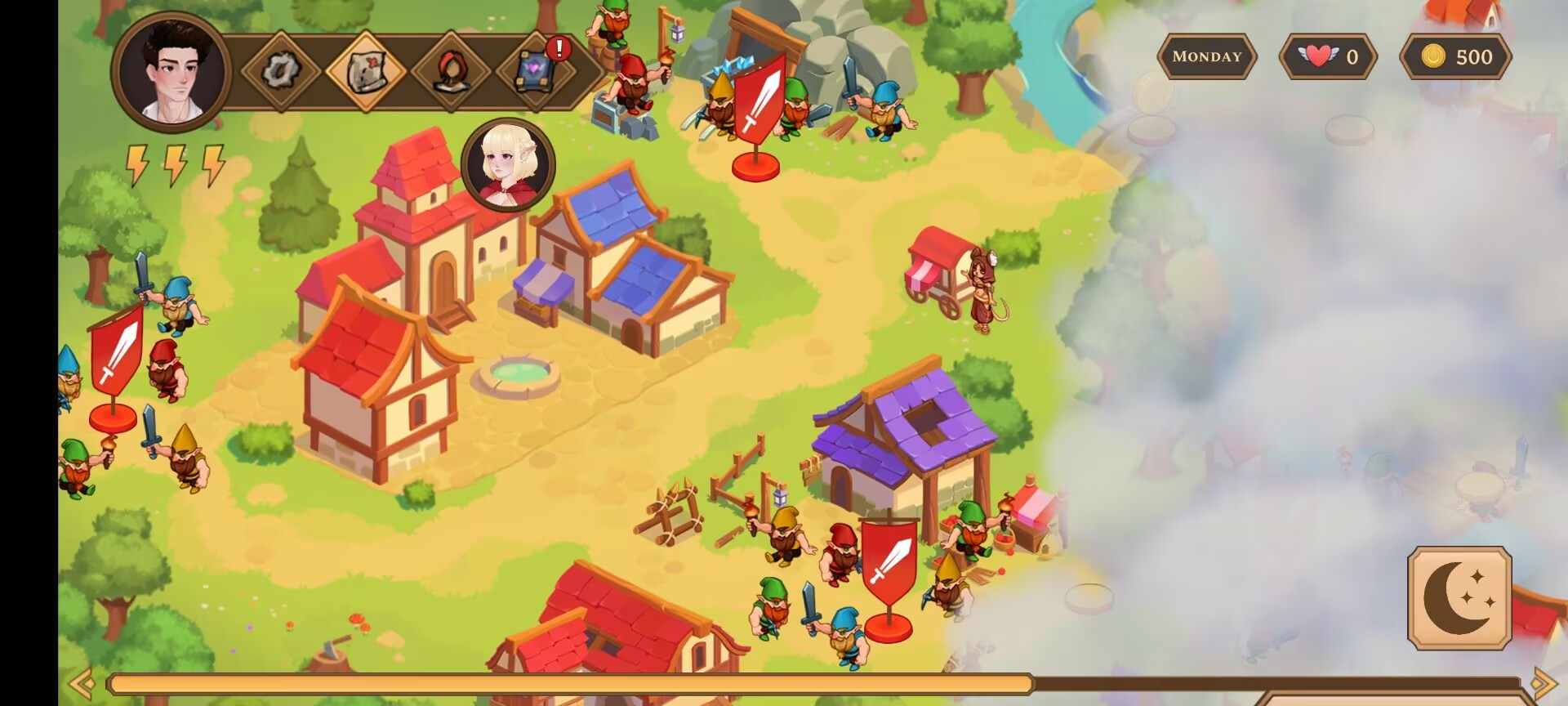This screenshot has height=706, width=1568.
Task: Open the red-haired character bust menu
Action: 450,71
